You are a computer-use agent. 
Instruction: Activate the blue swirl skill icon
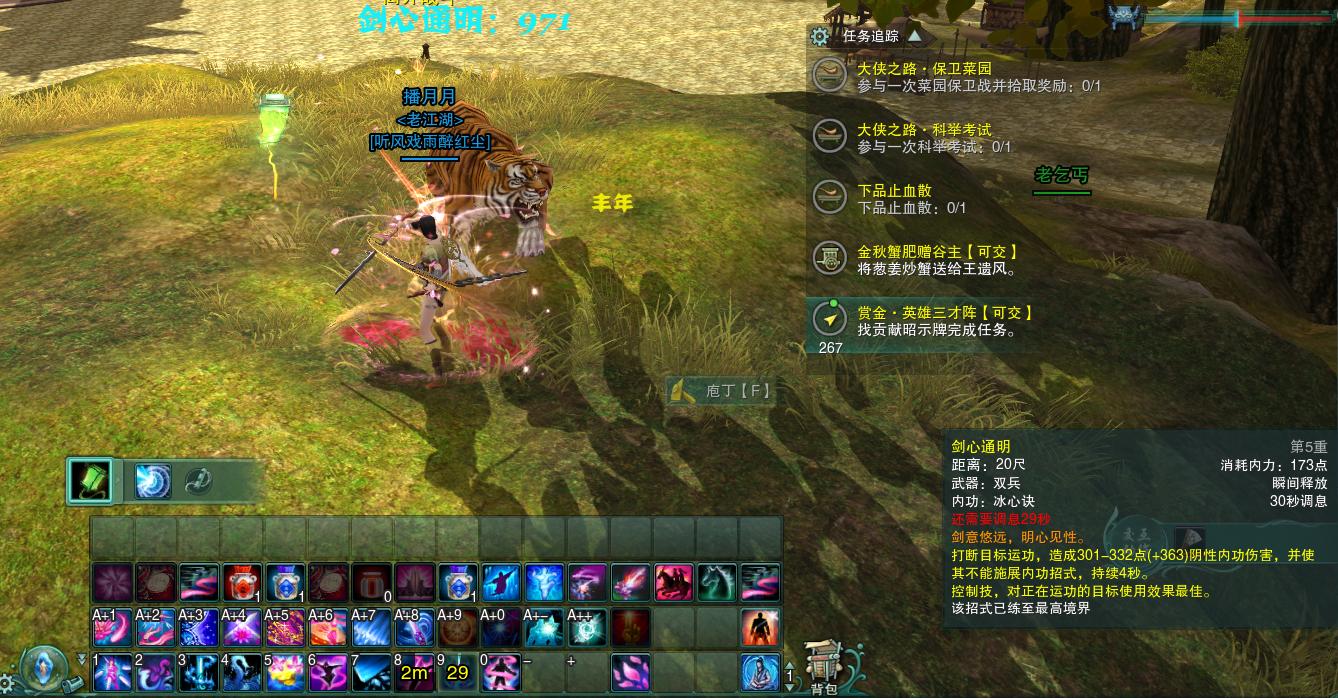pyautogui.click(x=153, y=481)
